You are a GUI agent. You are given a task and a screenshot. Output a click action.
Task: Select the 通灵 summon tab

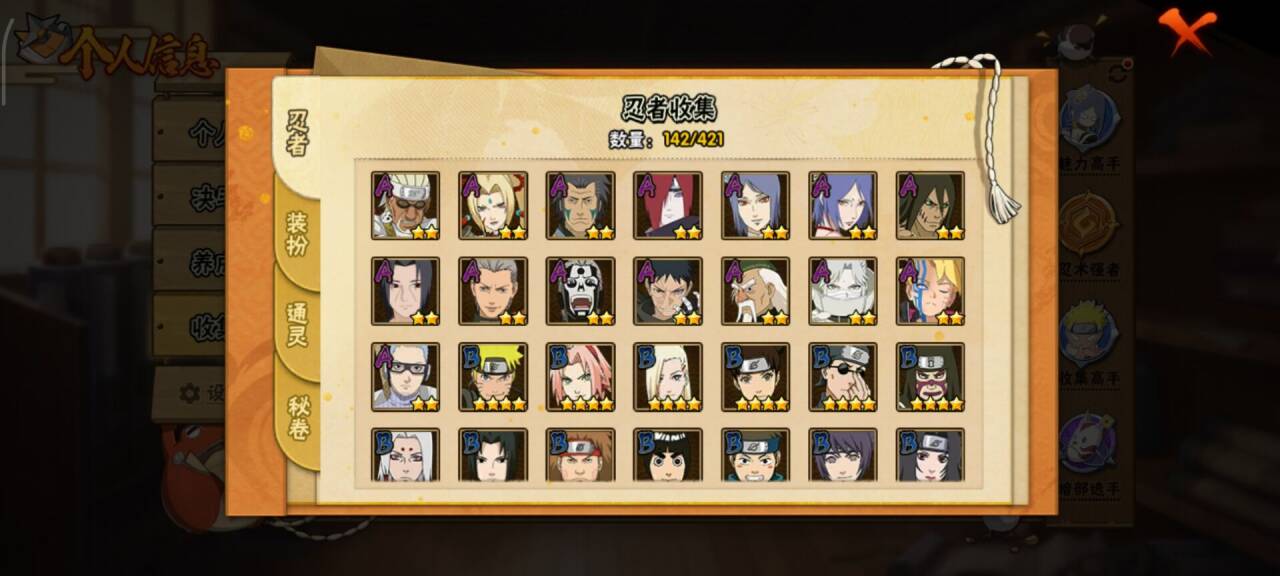[x=298, y=324]
